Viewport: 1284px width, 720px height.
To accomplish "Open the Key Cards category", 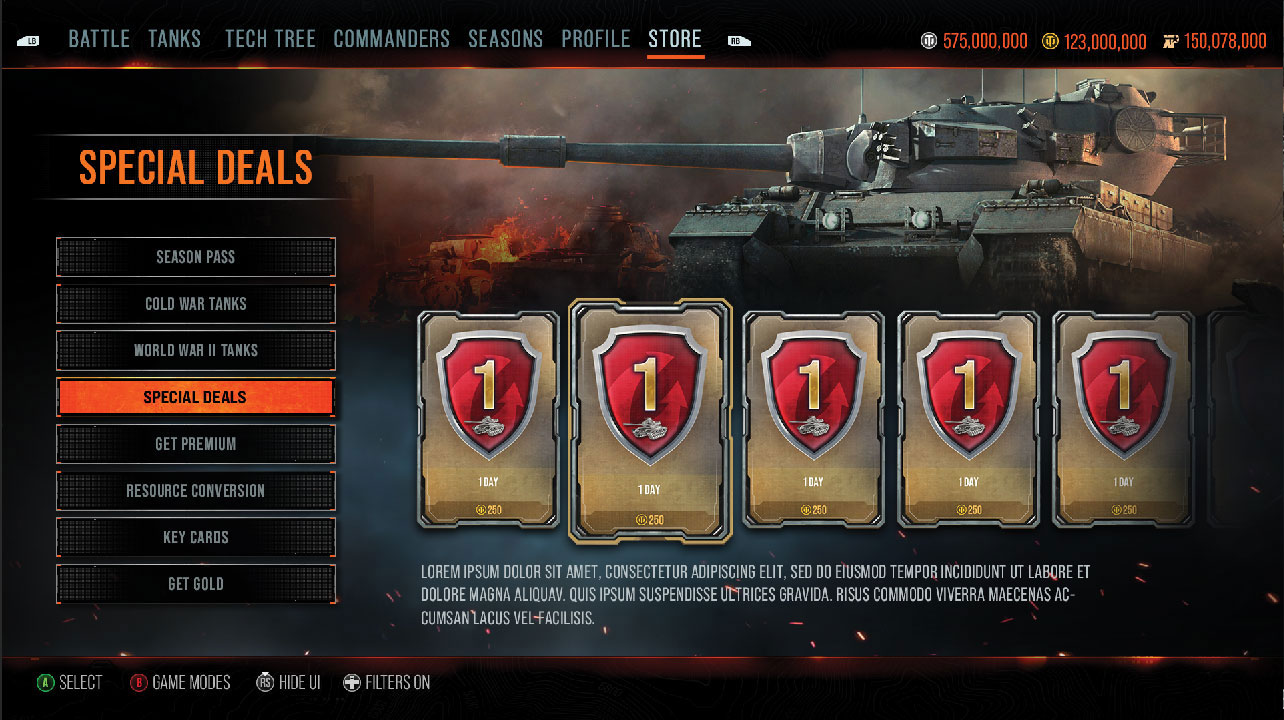I will pyautogui.click(x=196, y=538).
